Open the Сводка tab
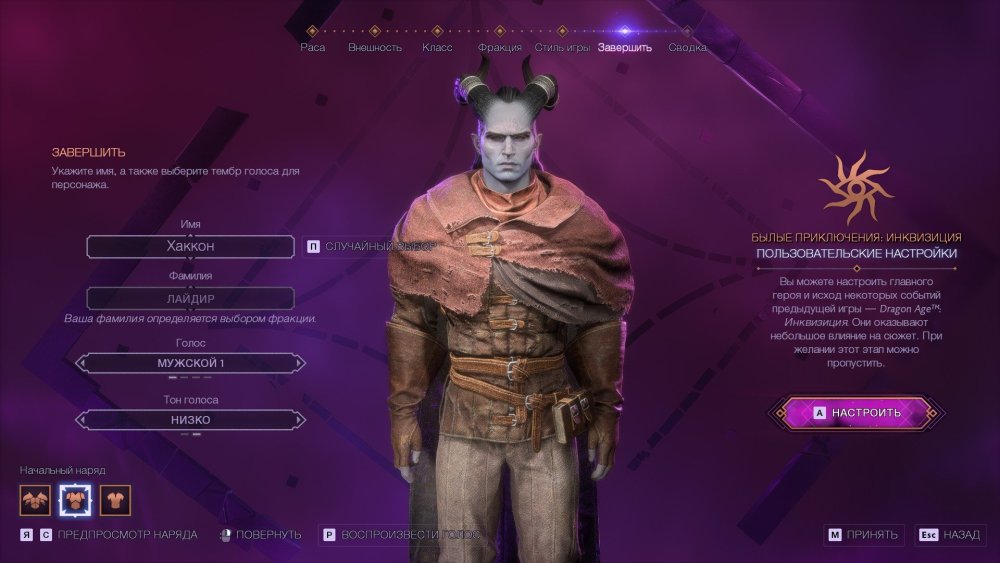 coord(687,47)
